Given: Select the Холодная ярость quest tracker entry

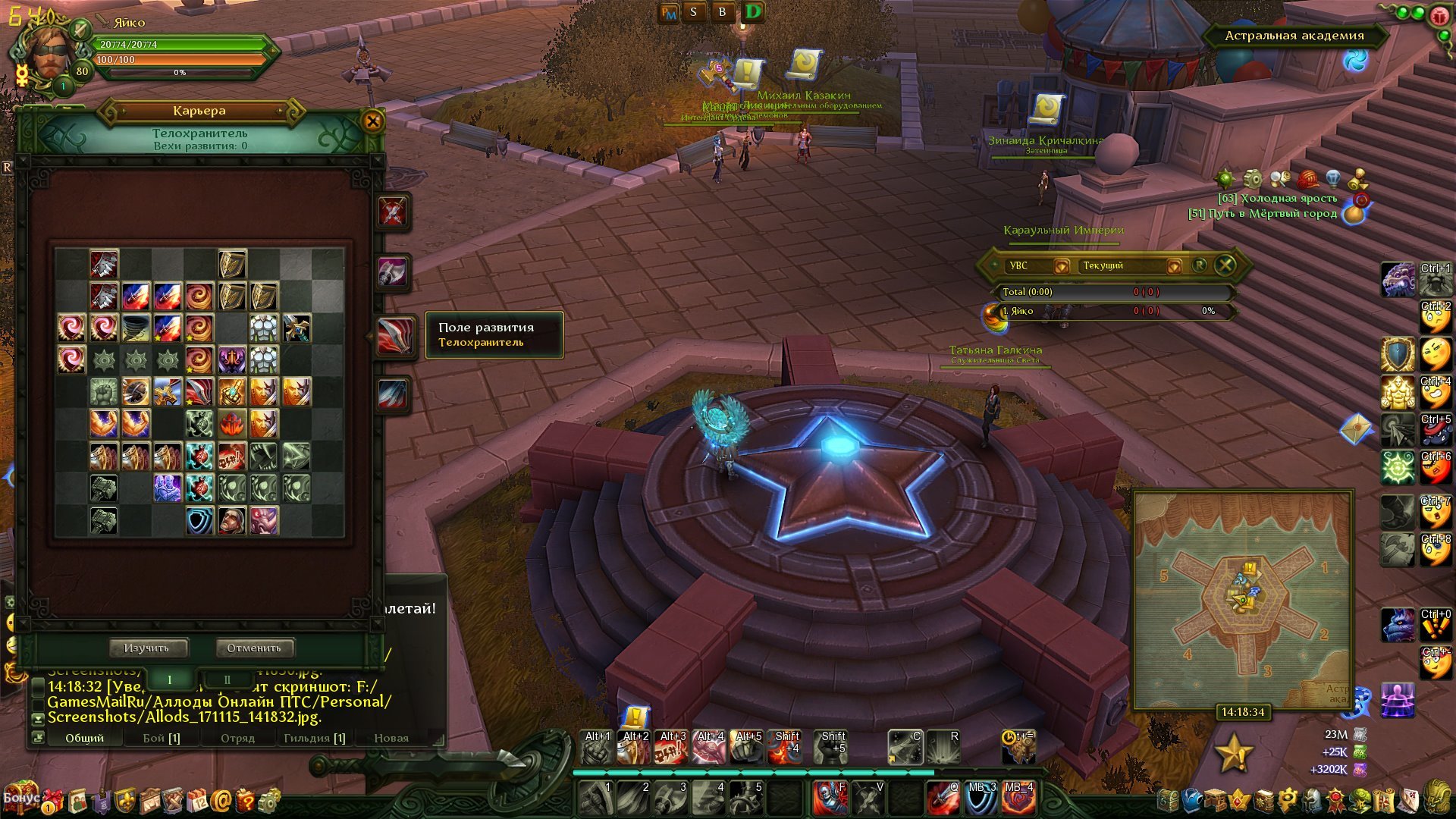Looking at the screenshot, I should pos(1277,199).
